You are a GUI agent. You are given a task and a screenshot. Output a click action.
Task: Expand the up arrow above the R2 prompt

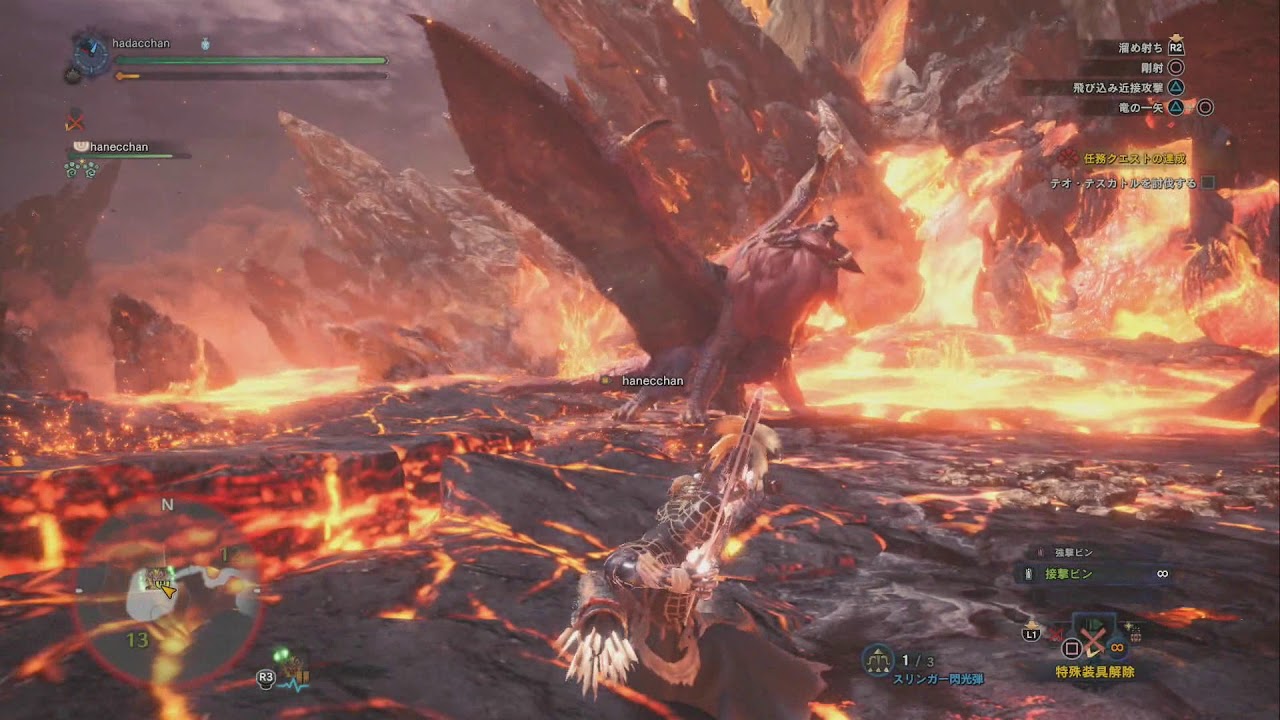coord(1176,38)
